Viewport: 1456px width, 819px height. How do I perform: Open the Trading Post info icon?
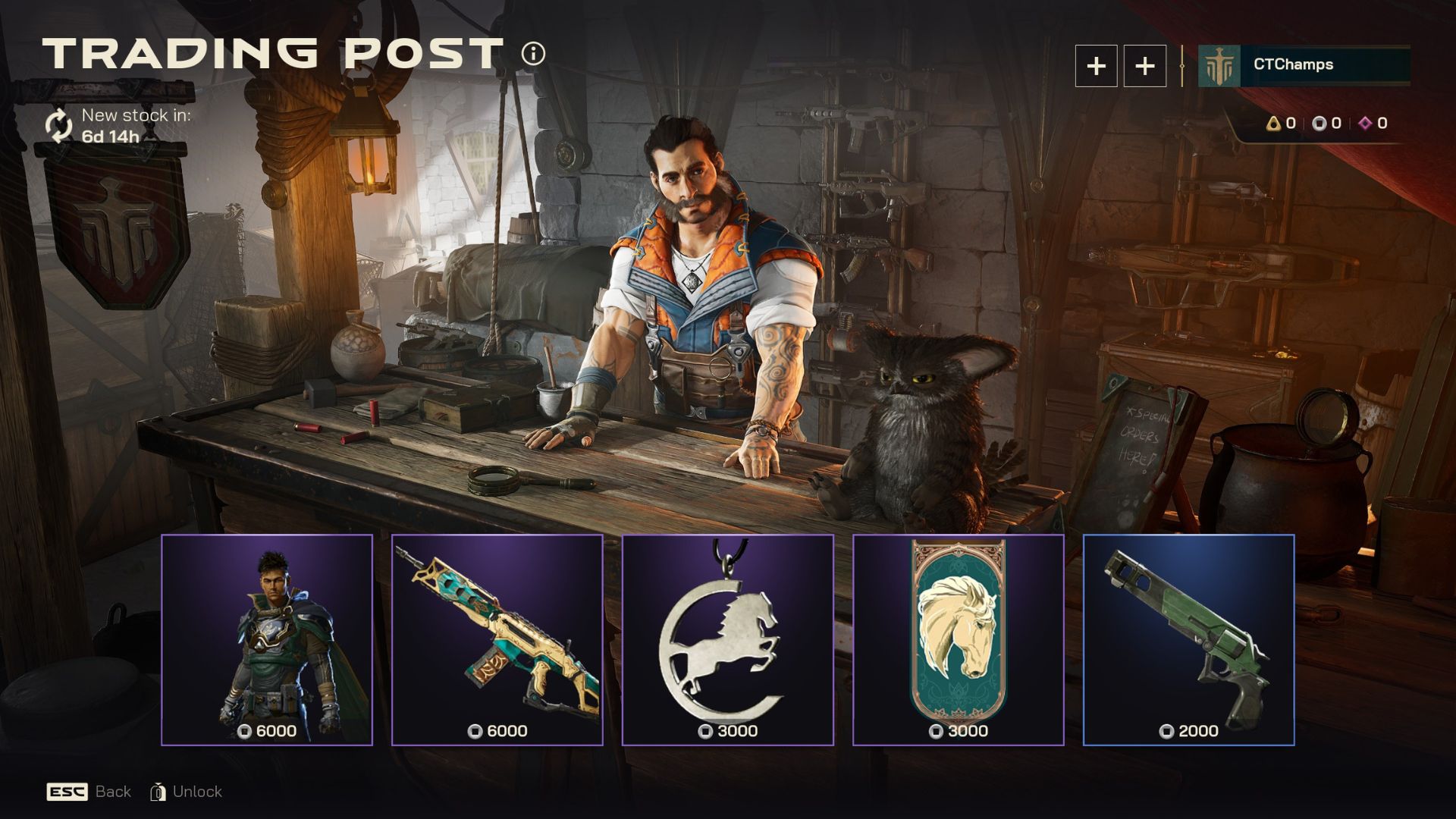coord(533,54)
